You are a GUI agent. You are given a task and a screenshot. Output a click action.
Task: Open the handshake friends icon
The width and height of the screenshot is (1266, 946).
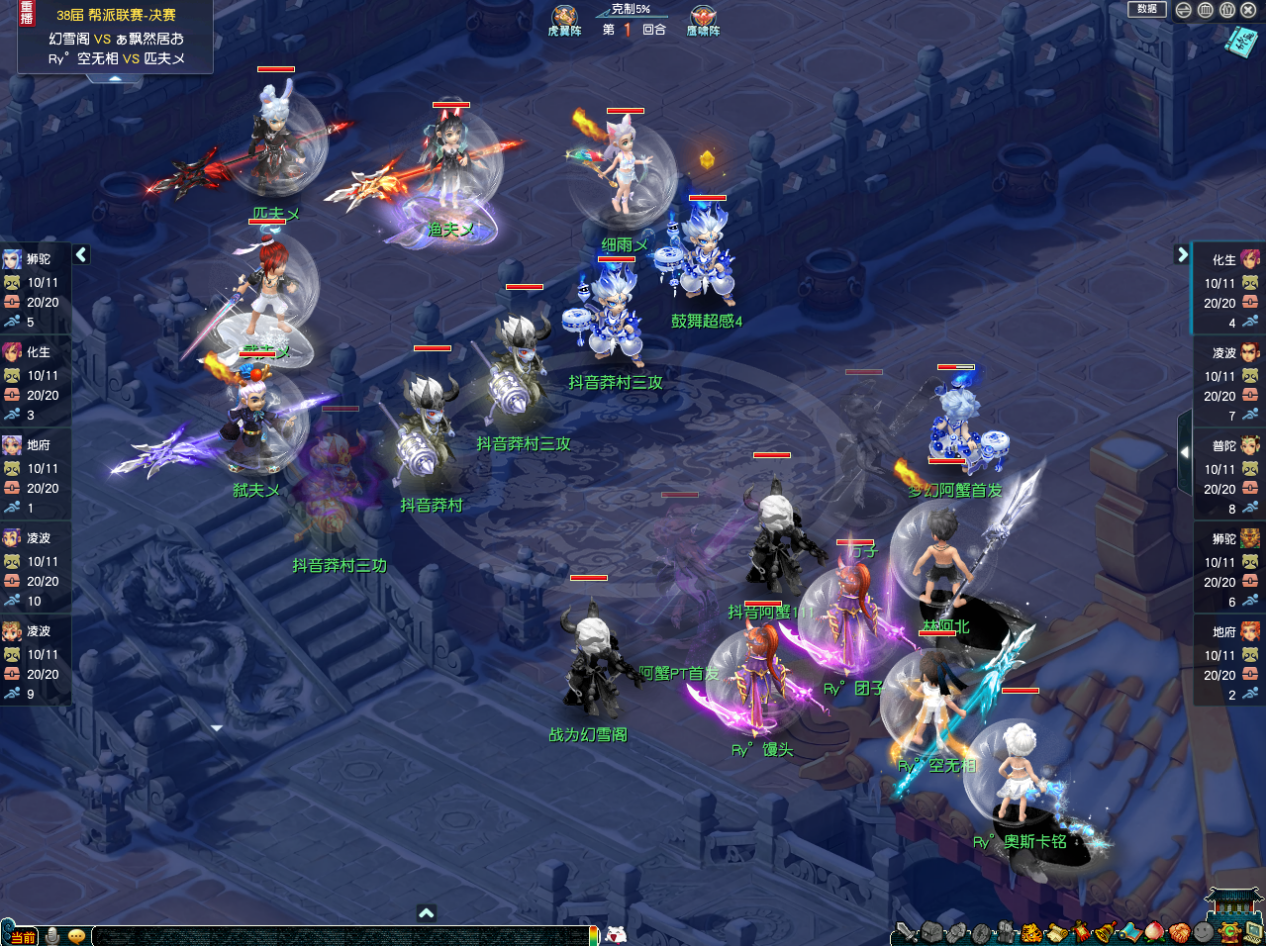pyautogui.click(x=1180, y=934)
